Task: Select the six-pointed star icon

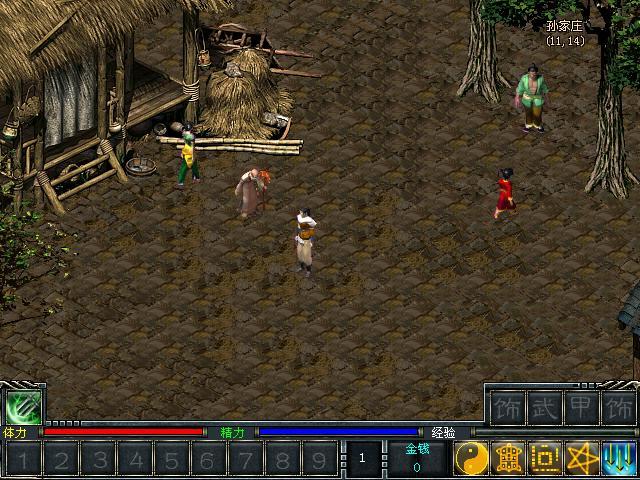Action: (581, 459)
